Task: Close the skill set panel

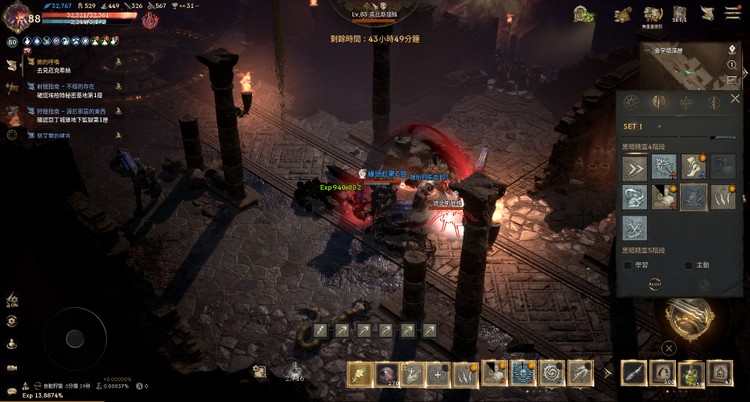Action: (x=735, y=99)
